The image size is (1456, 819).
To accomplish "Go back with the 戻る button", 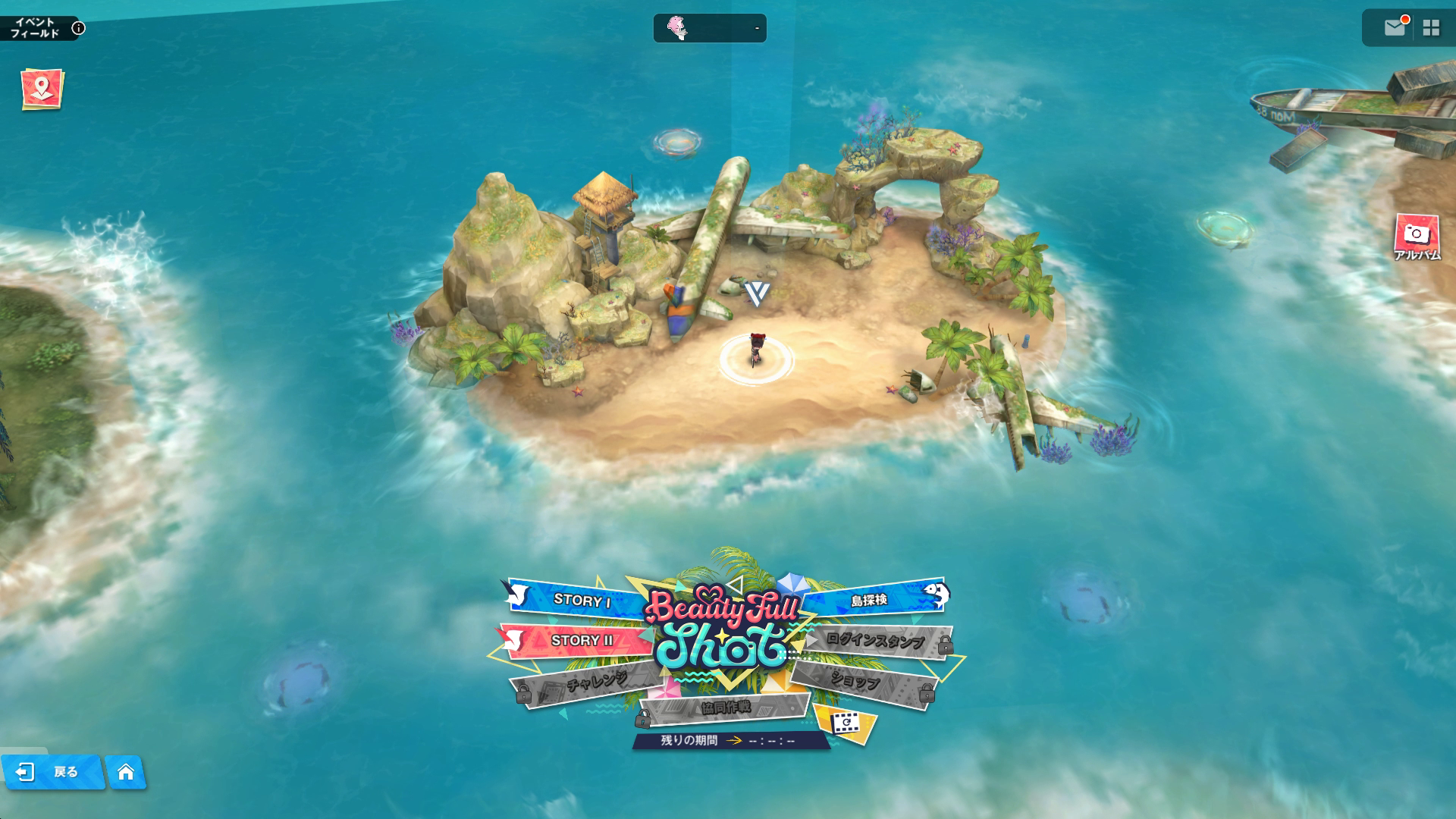I will pos(52,772).
